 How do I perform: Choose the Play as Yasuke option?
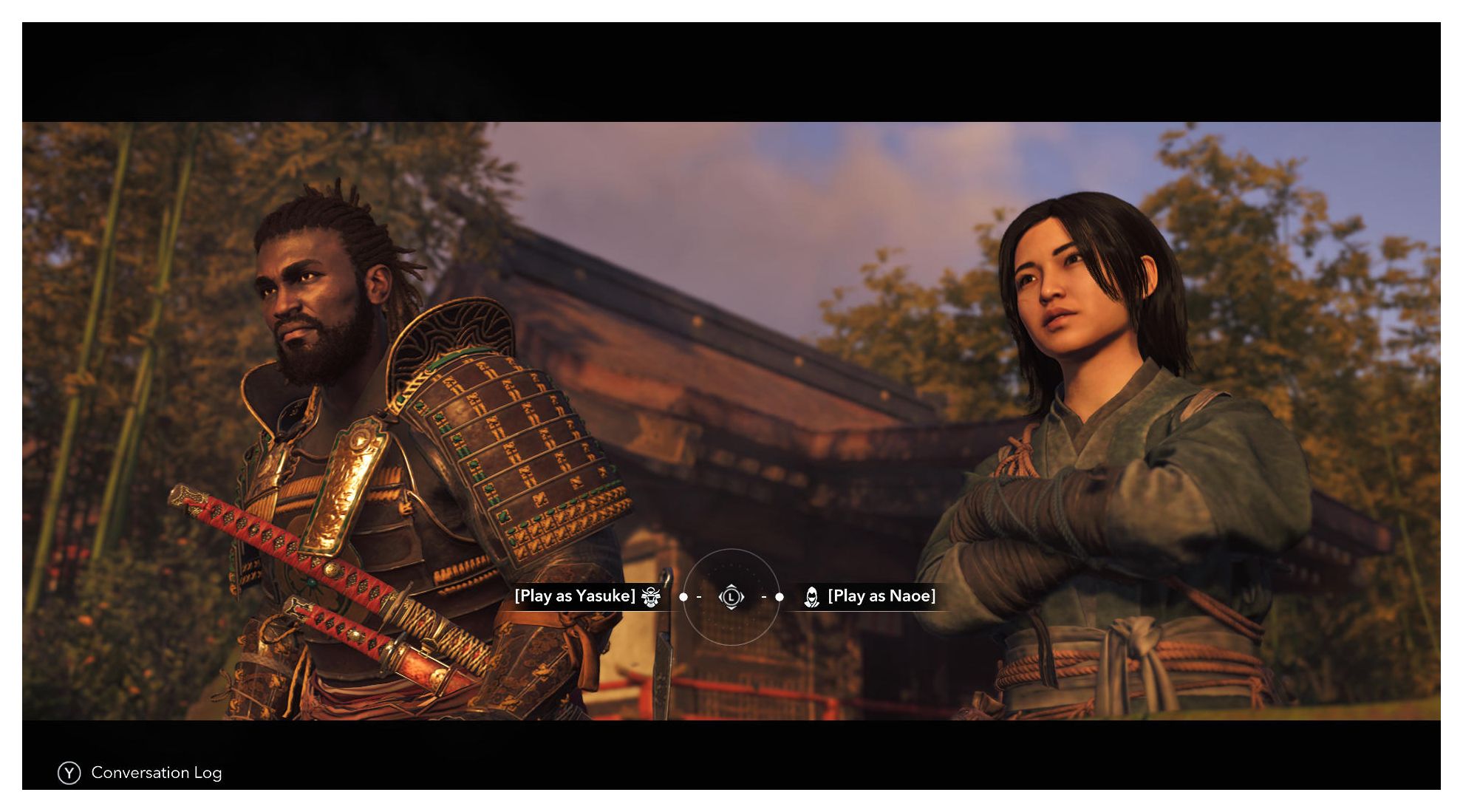click(576, 596)
